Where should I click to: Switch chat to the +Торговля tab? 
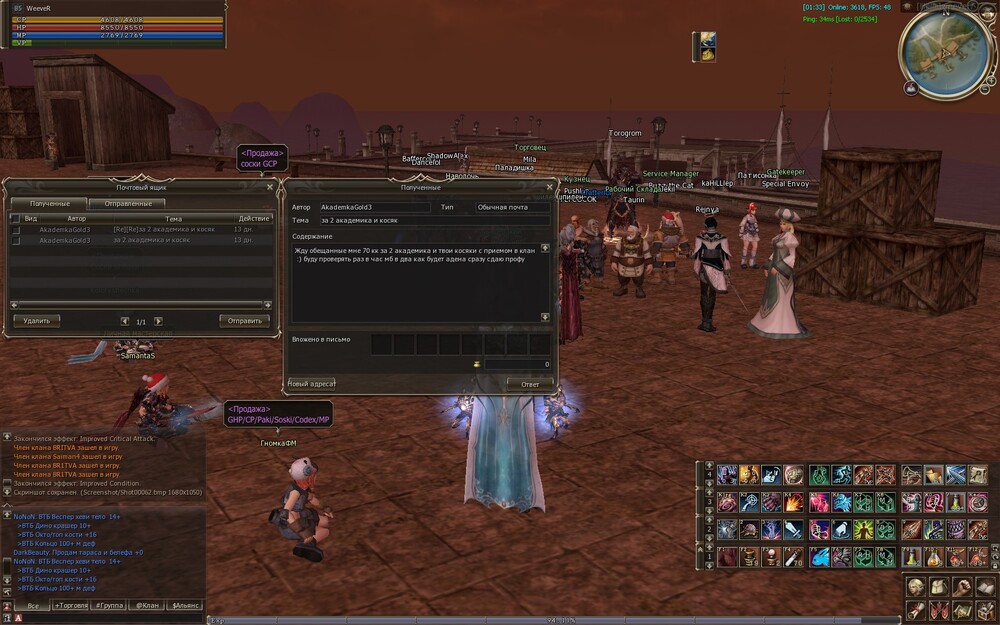(71, 605)
